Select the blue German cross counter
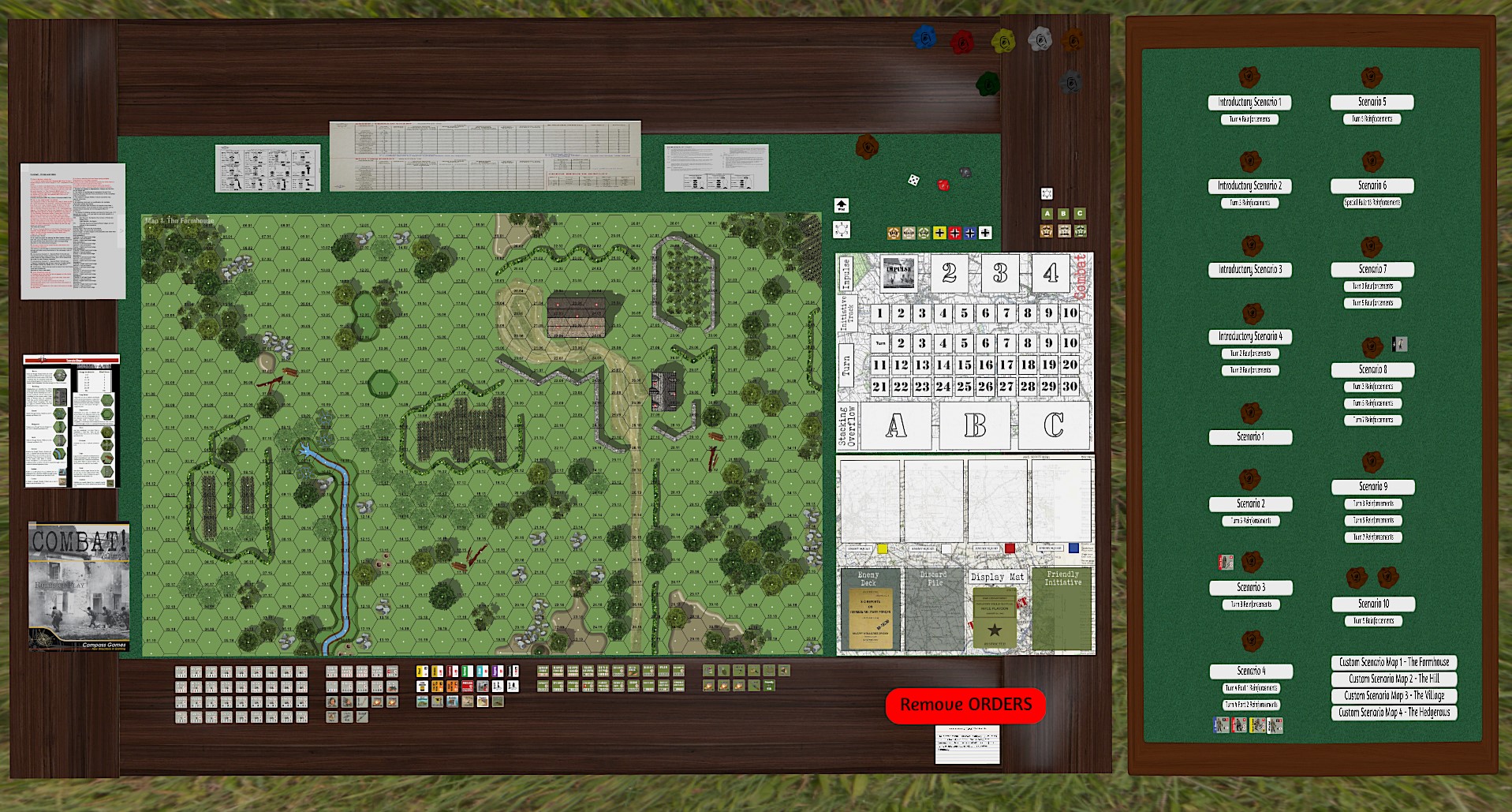Viewport: 1512px width, 812px height. [971, 234]
